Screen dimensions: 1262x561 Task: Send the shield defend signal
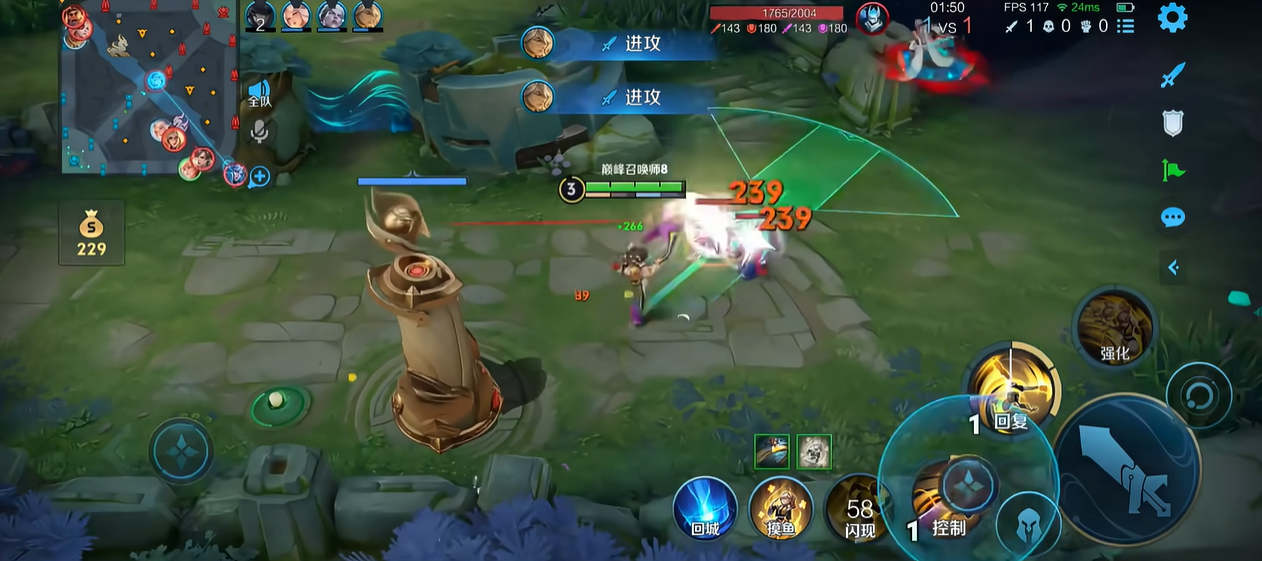pyautogui.click(x=1173, y=123)
